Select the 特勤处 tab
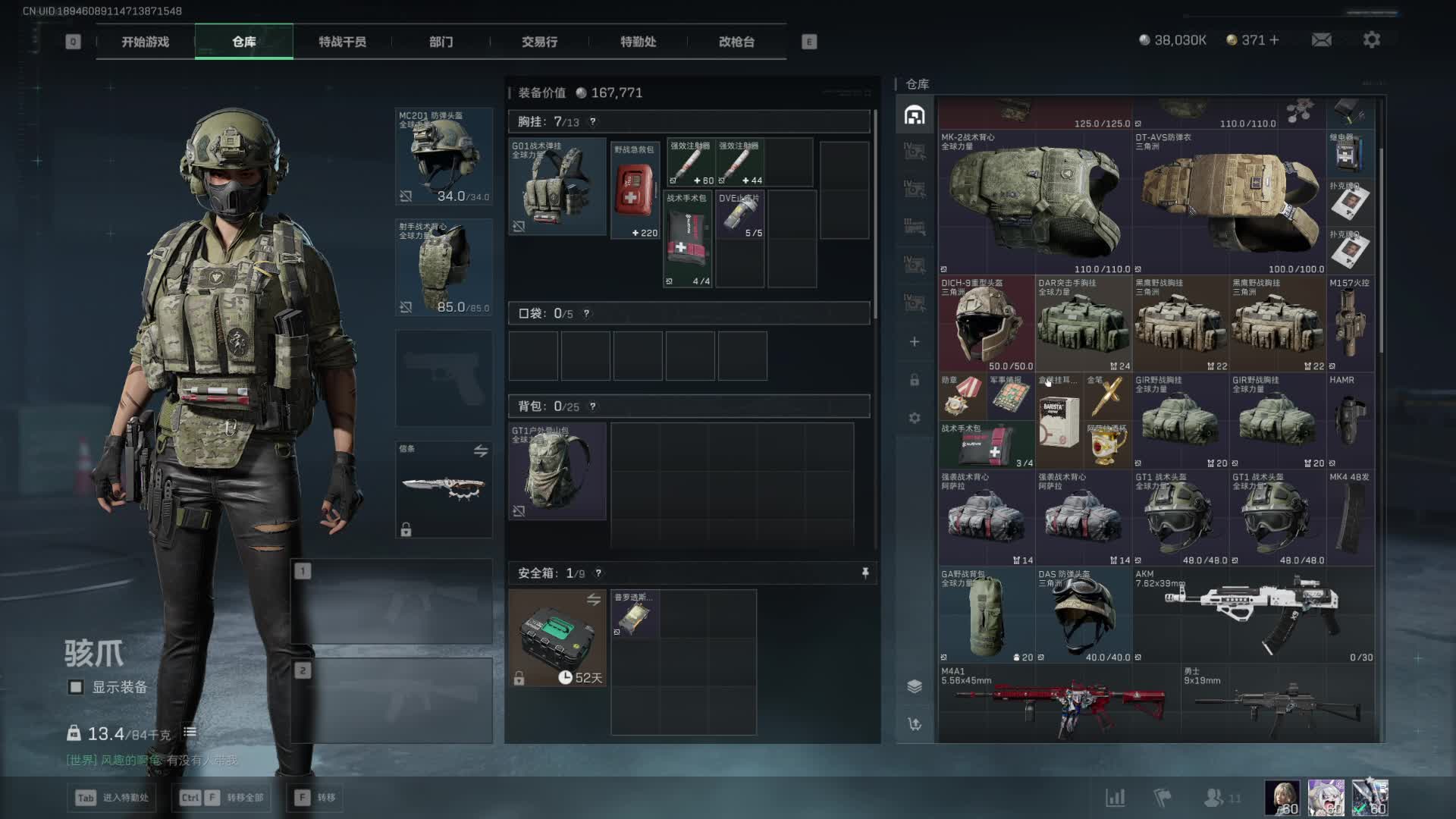This screenshot has width=1456, height=819. pos(638,42)
